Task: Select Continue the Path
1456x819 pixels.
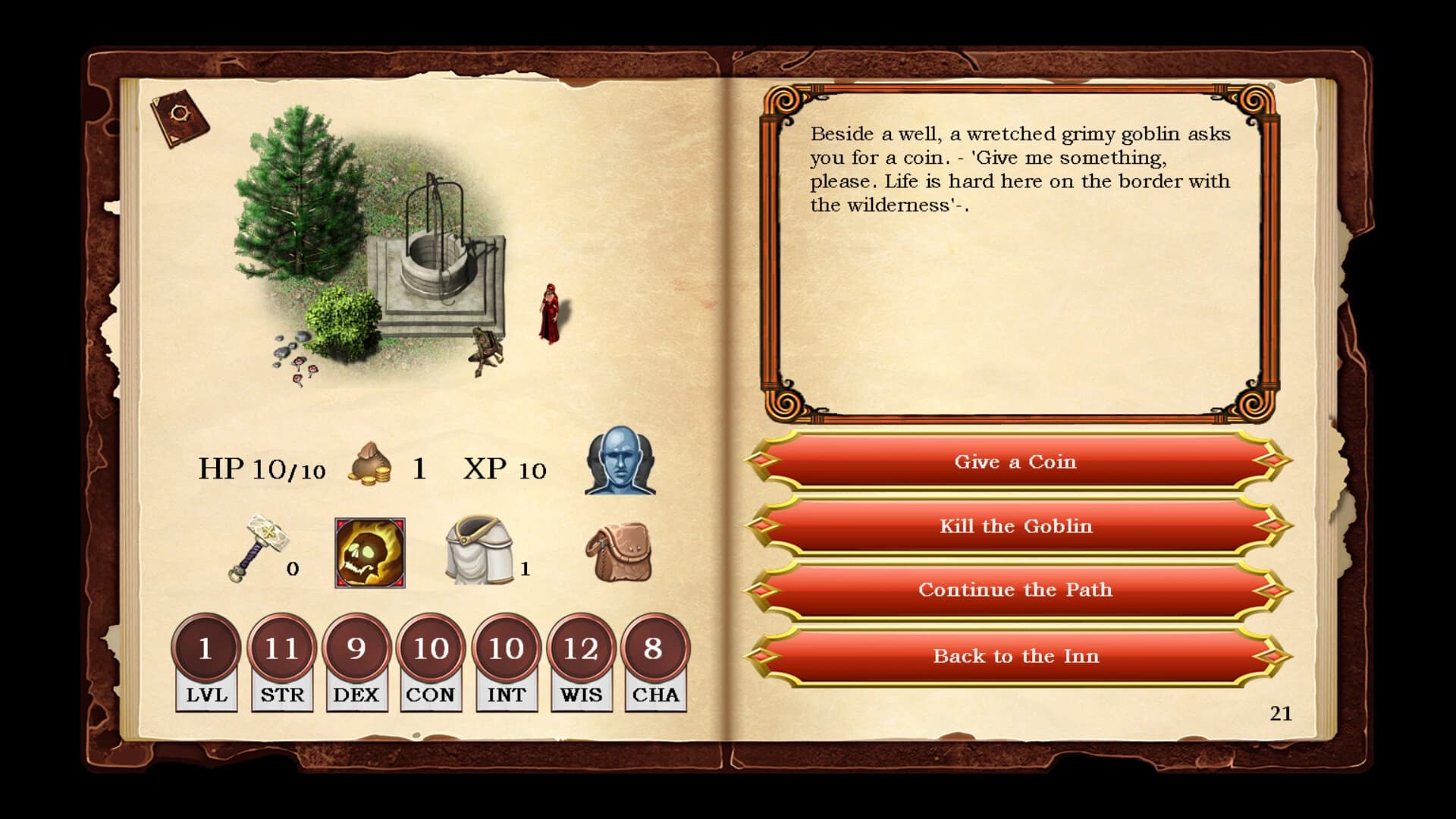Action: click(1016, 590)
